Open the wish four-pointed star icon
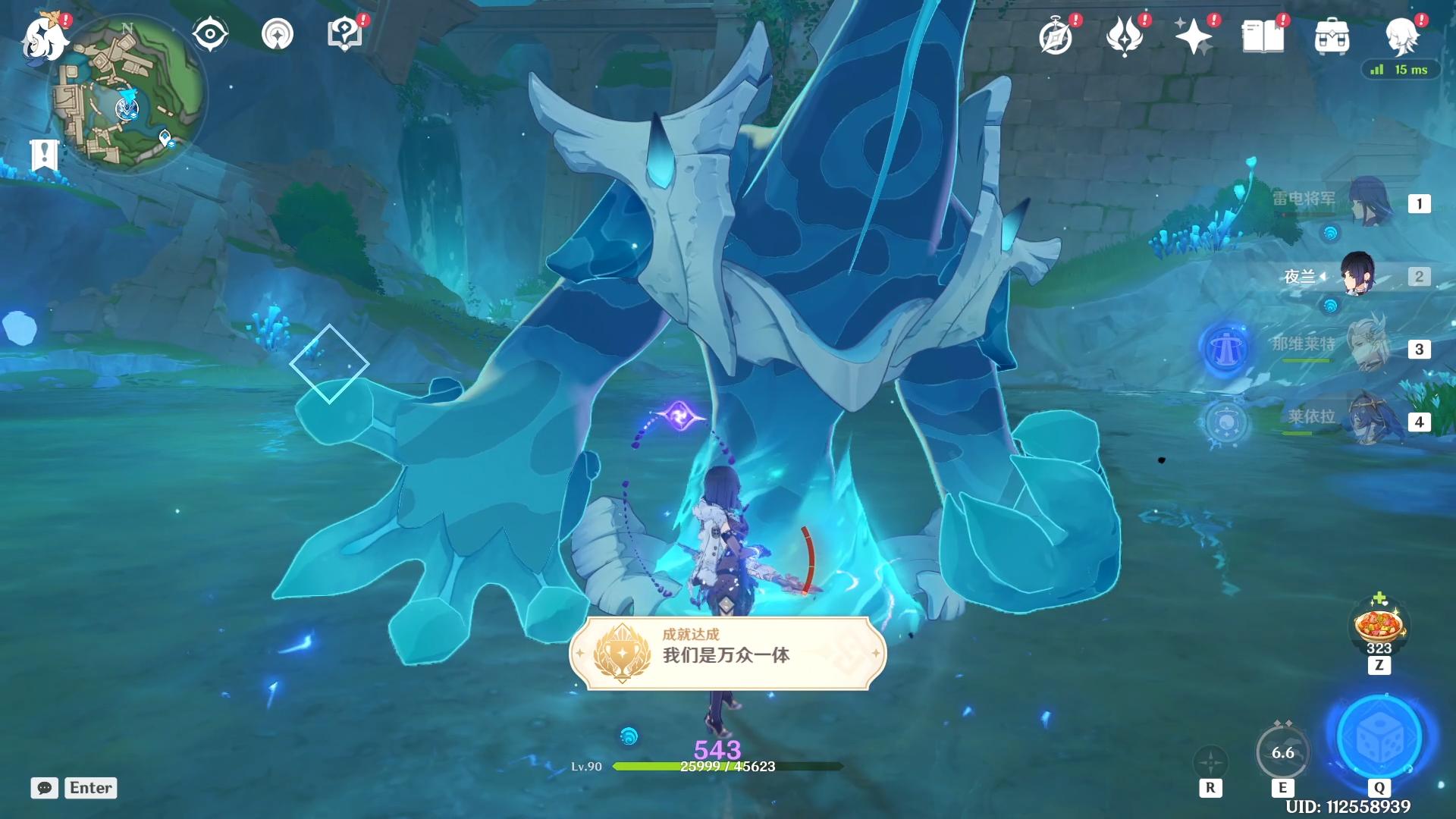The width and height of the screenshot is (1456, 819). click(x=1193, y=36)
